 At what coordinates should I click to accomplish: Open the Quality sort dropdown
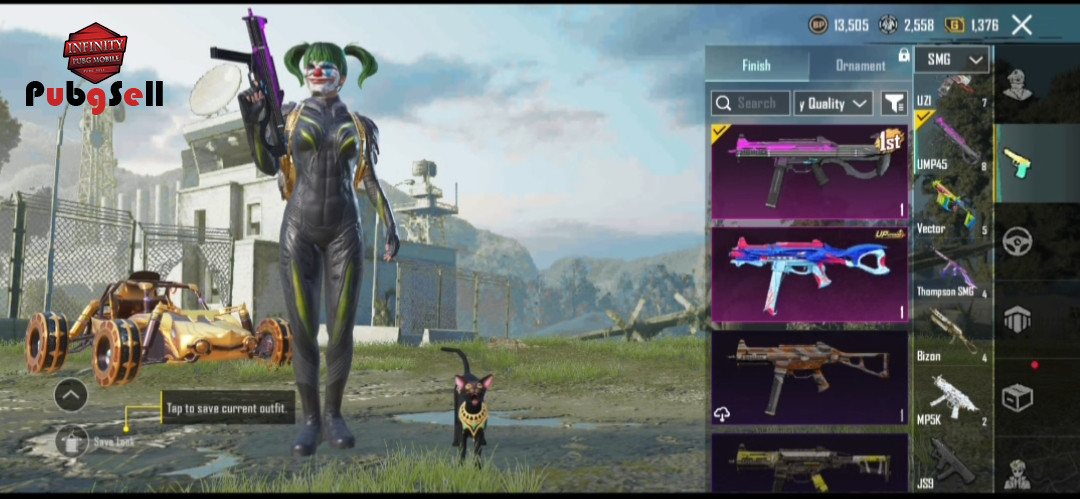pyautogui.click(x=833, y=103)
